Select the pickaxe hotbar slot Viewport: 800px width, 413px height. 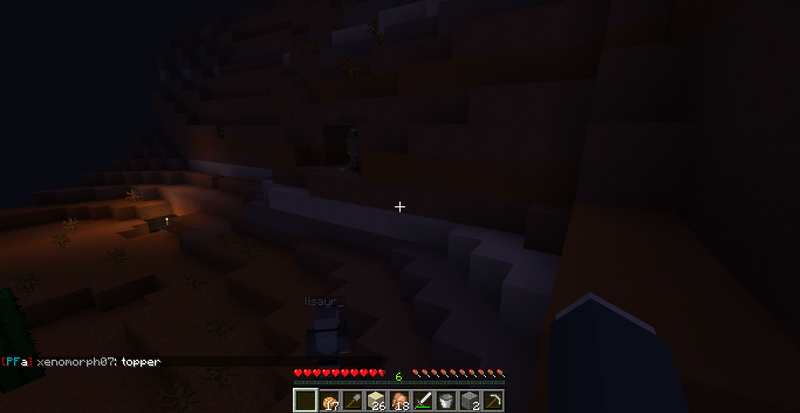(x=496, y=400)
